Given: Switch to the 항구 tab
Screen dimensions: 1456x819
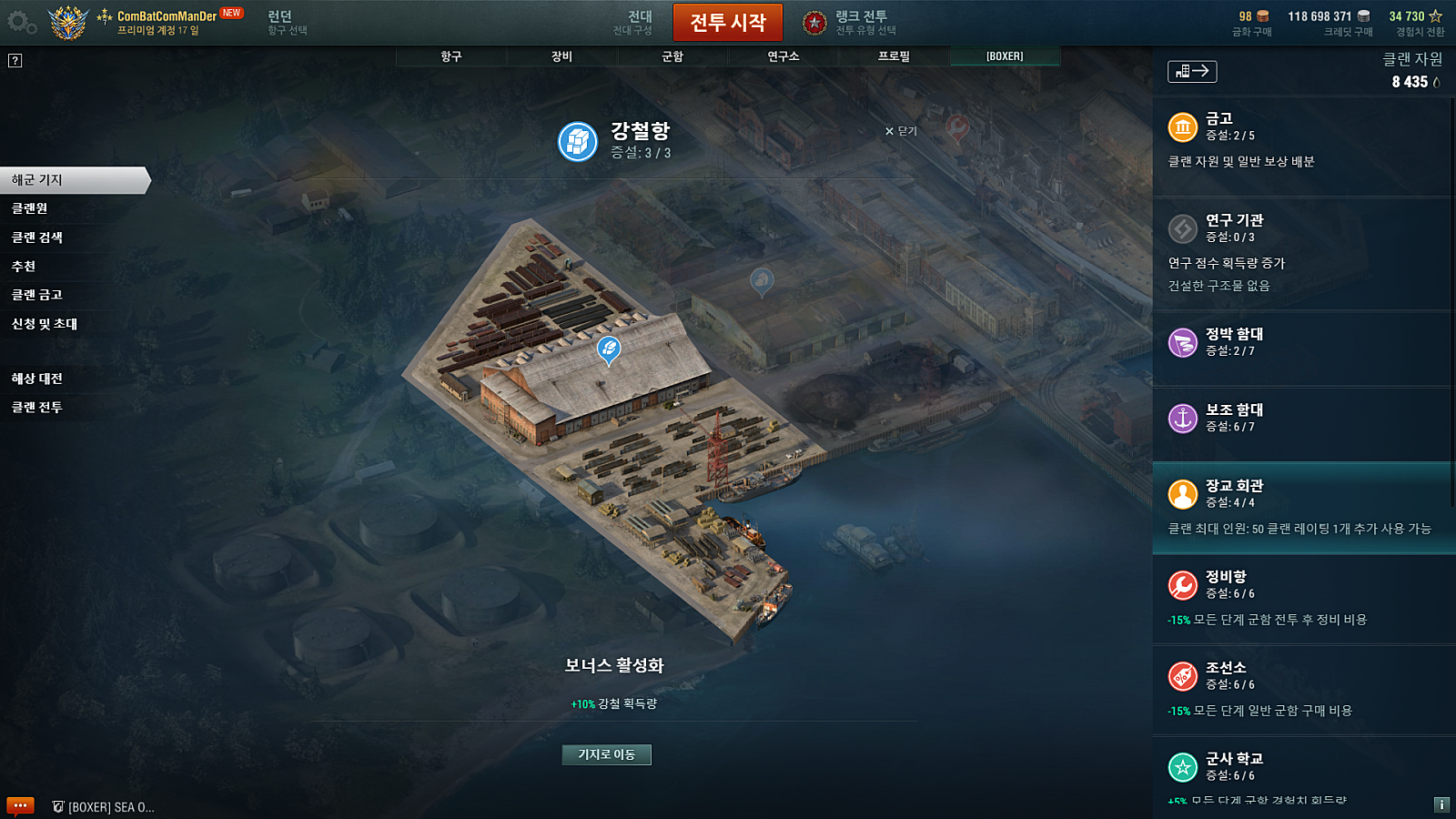Looking at the screenshot, I should point(451,56).
